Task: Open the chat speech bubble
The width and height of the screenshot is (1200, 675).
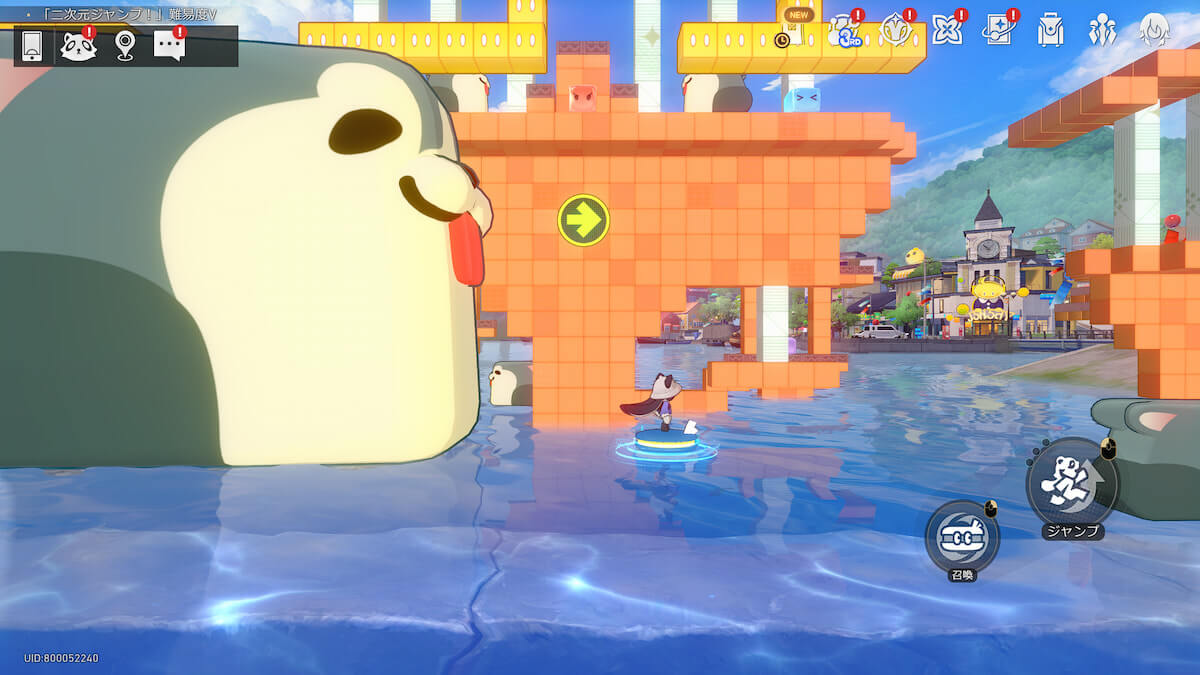Action: (169, 45)
